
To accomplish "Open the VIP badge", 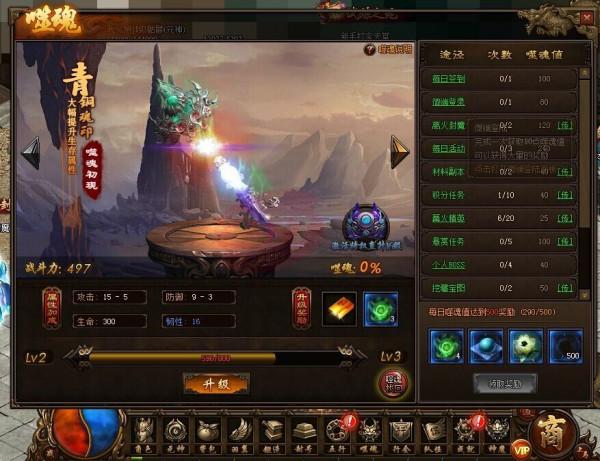I will [522, 449].
